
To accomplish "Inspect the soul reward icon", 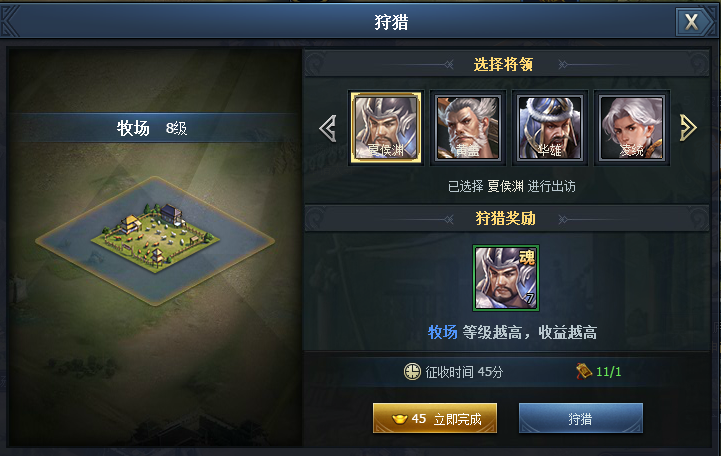I will [x=506, y=278].
